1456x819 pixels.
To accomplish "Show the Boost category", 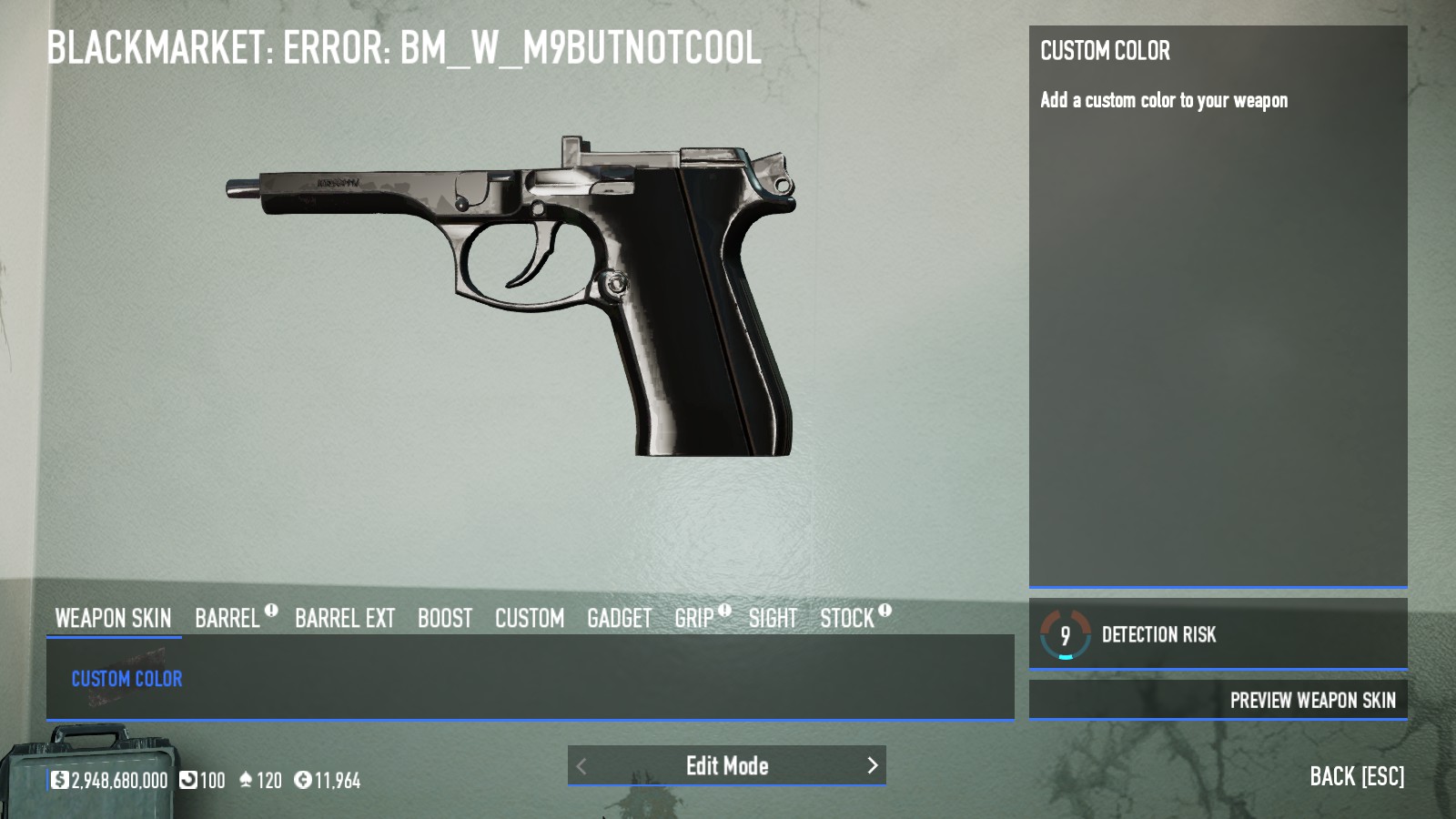I will click(x=445, y=619).
